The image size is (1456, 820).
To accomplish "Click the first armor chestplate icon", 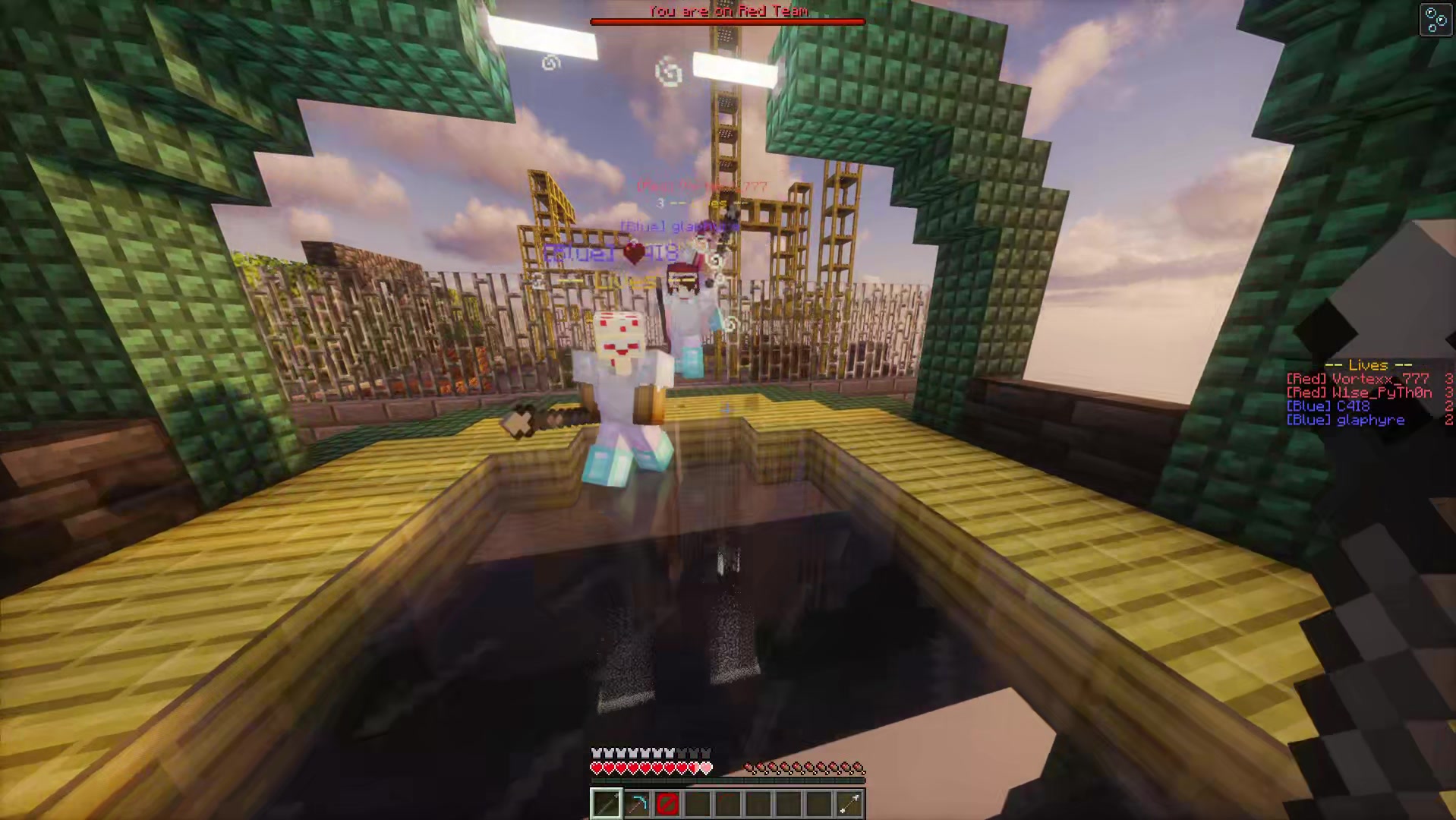I will point(597,752).
